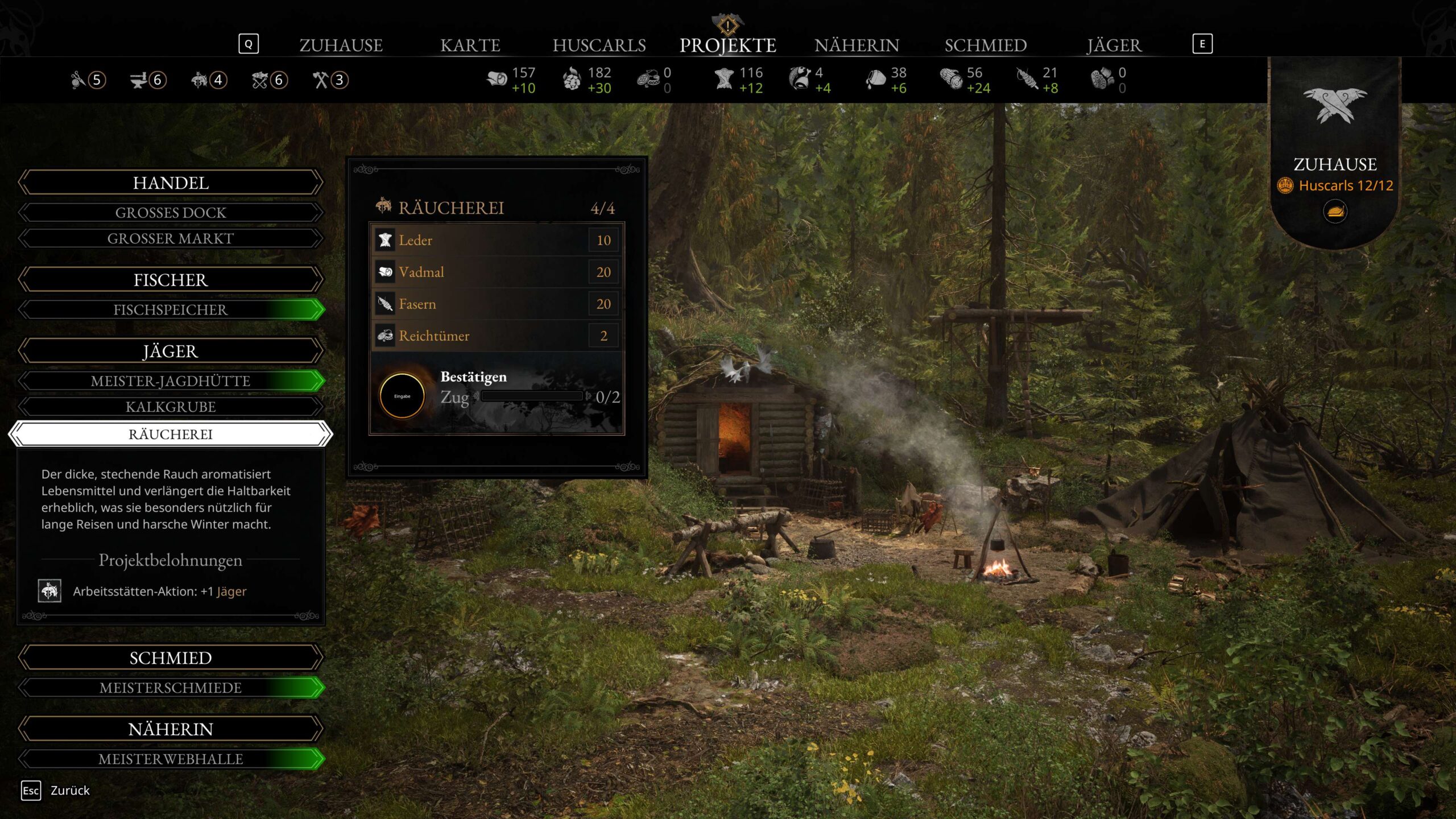Confirm the Räucherei project with the Bestätigen button

(x=402, y=396)
